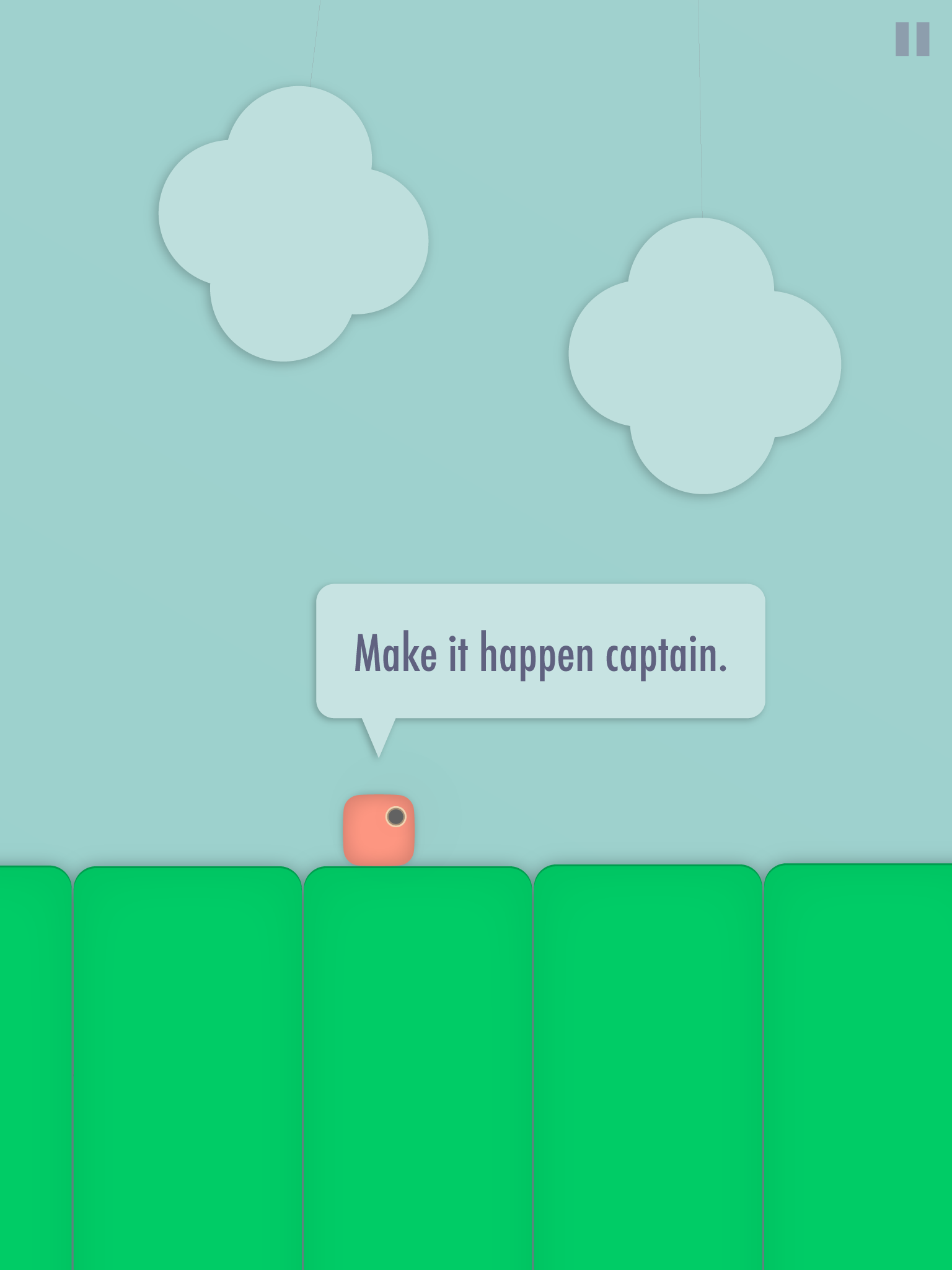
Task: Click the string holding the left cloud
Action: (x=316, y=43)
